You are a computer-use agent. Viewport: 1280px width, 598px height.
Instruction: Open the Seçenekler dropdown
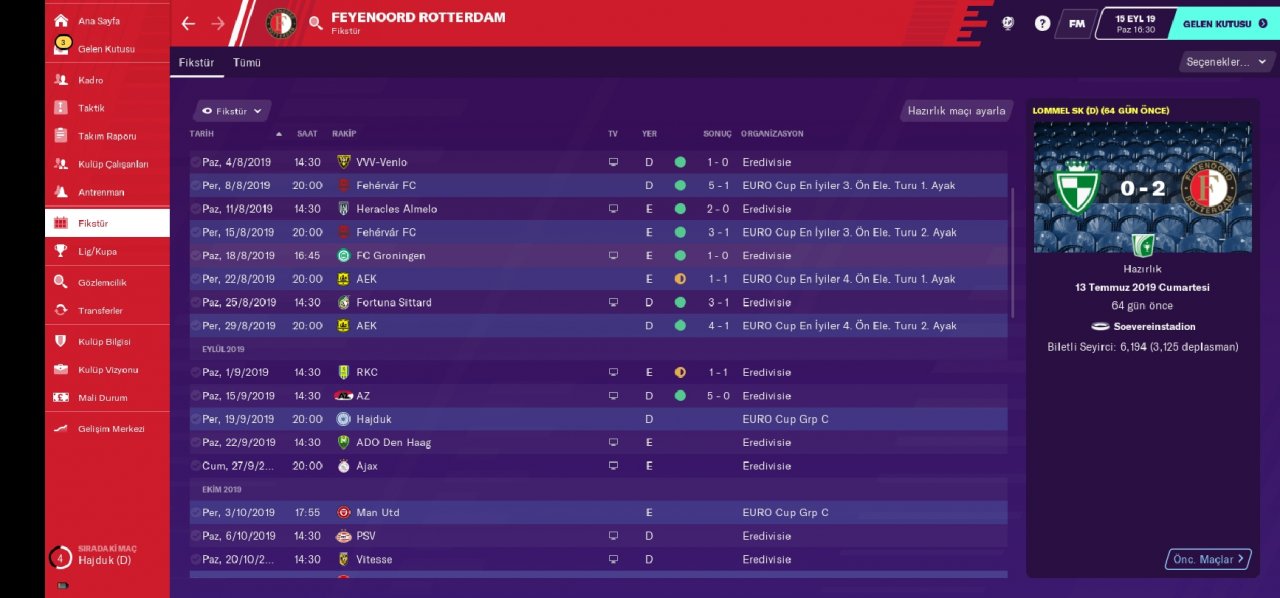1226,62
